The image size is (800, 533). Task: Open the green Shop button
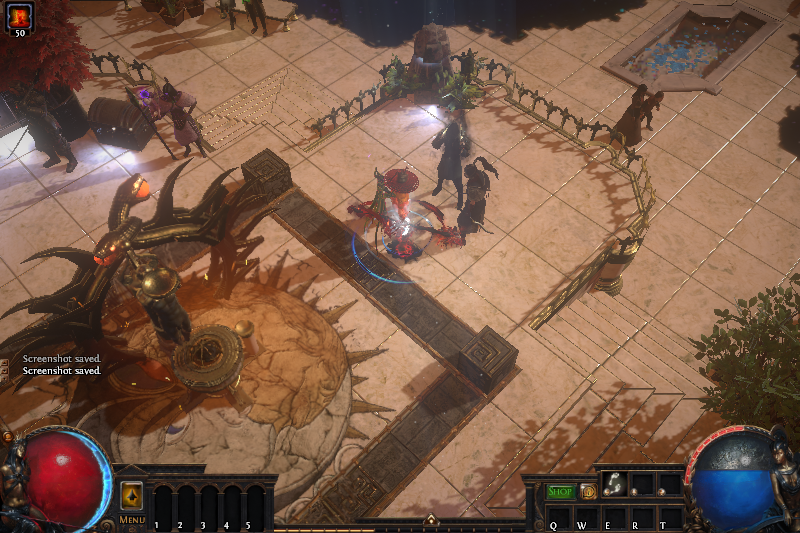[x=561, y=491]
